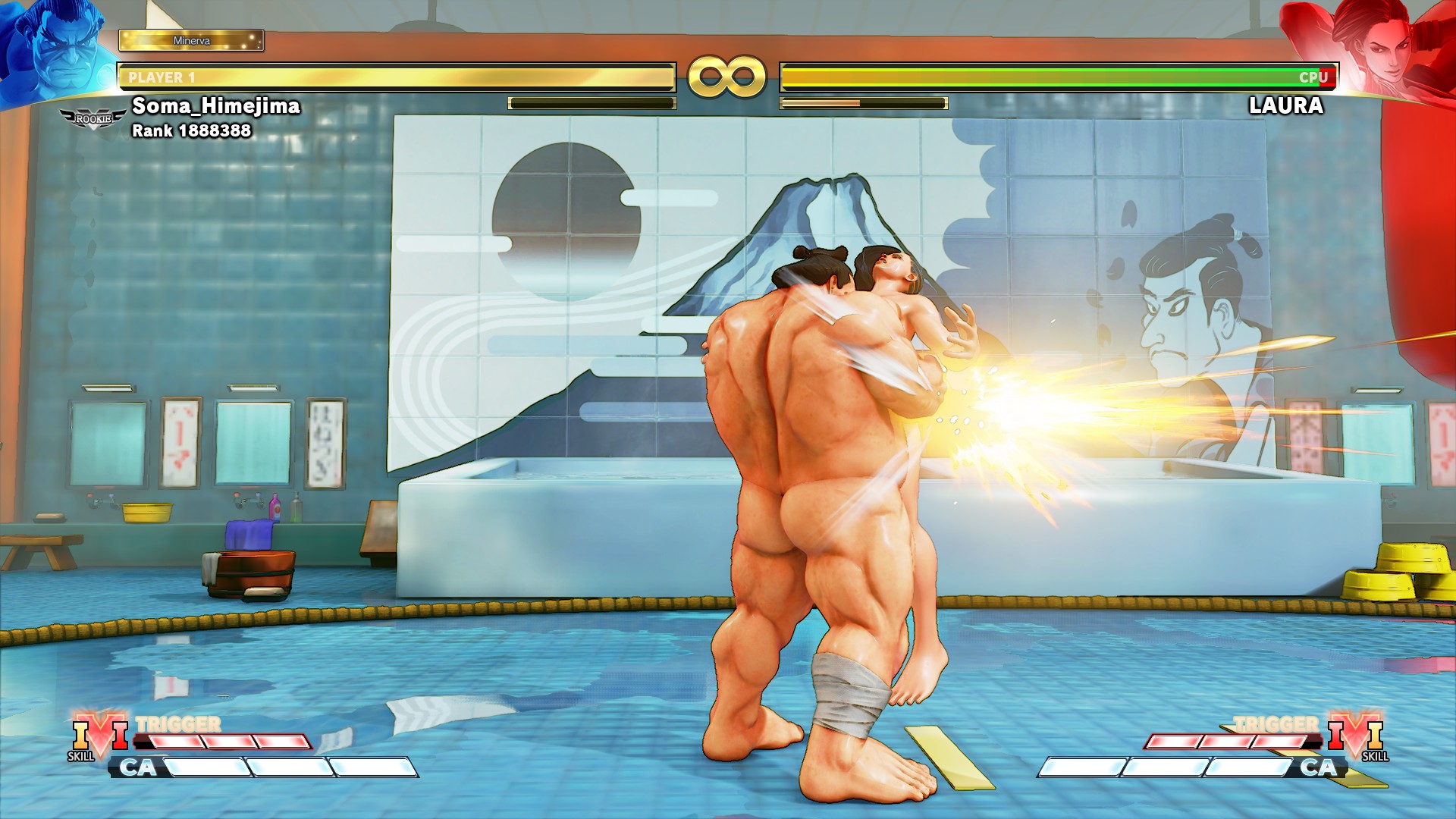Select Player 1's V-Skill I emblem
Viewport: 1456px width, 819px height.
tap(99, 736)
